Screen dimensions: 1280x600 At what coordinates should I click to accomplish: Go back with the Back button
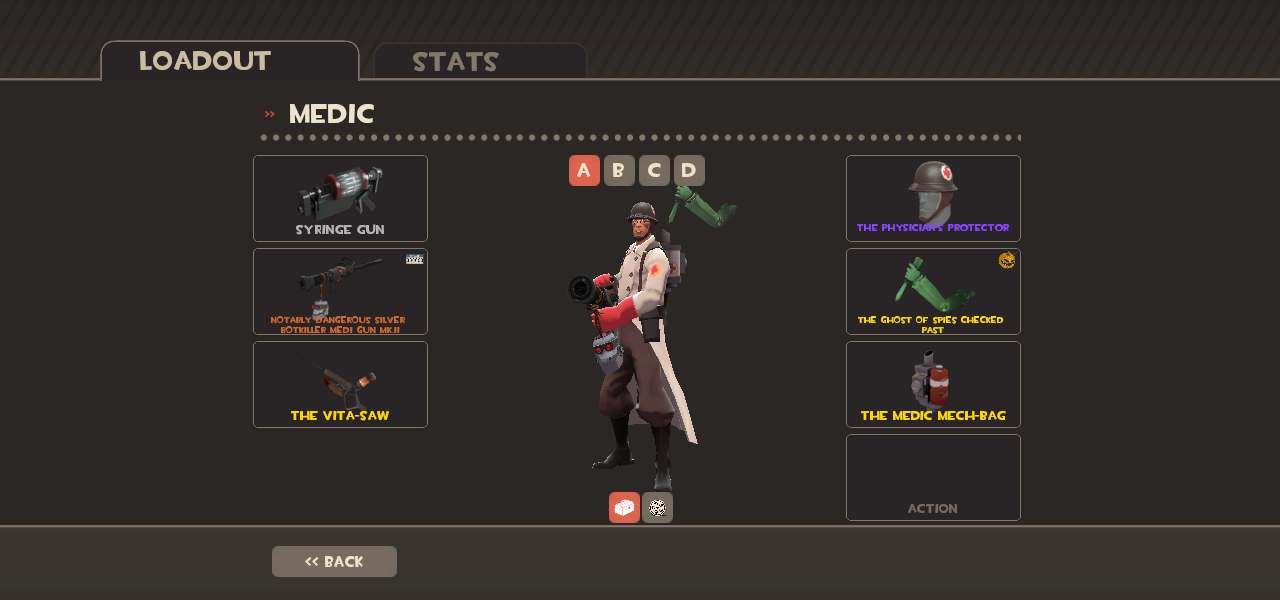coord(334,561)
